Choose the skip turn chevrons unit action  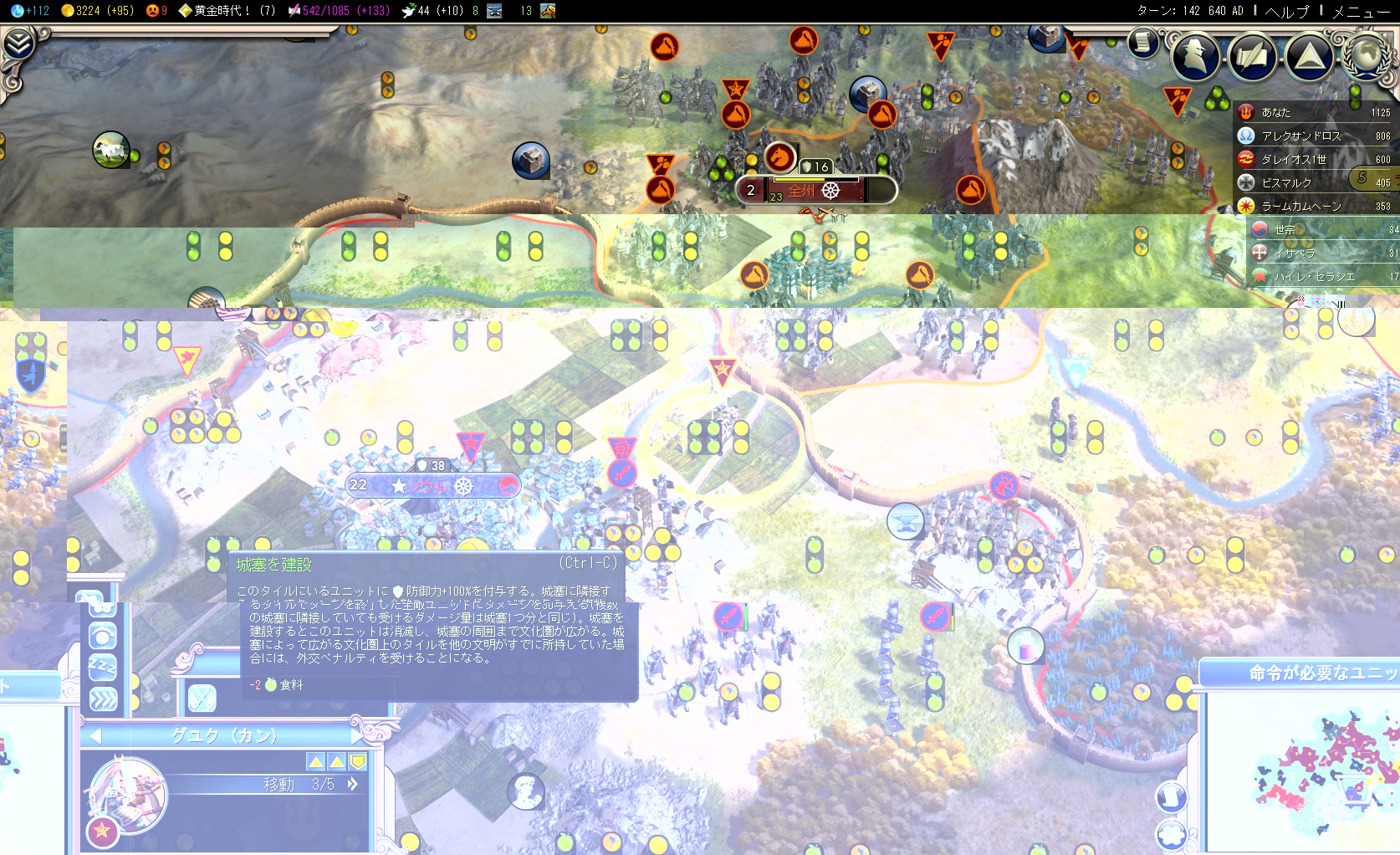pyautogui.click(x=103, y=699)
